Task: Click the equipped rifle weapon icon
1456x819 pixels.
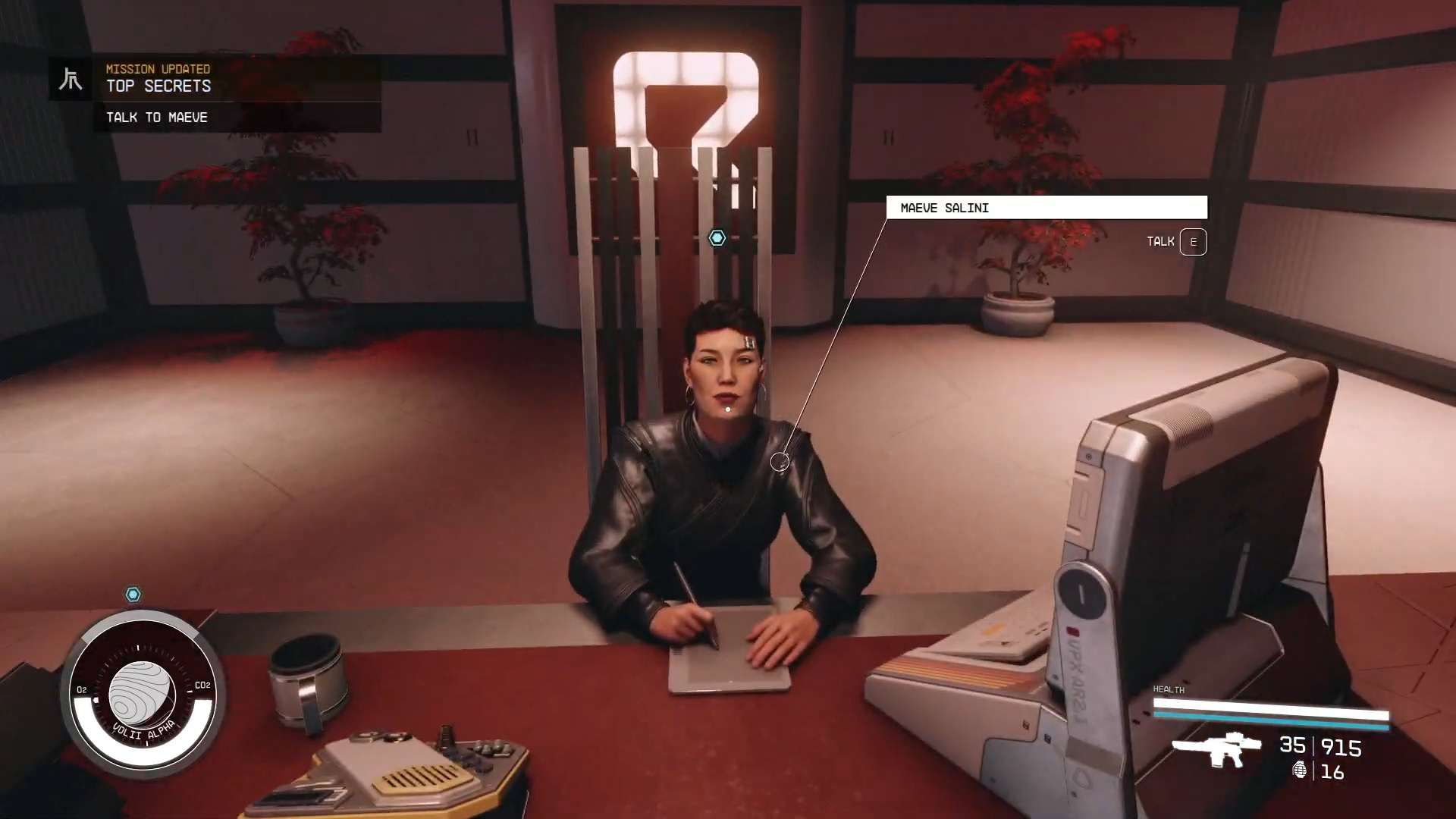Action: pos(1216,748)
